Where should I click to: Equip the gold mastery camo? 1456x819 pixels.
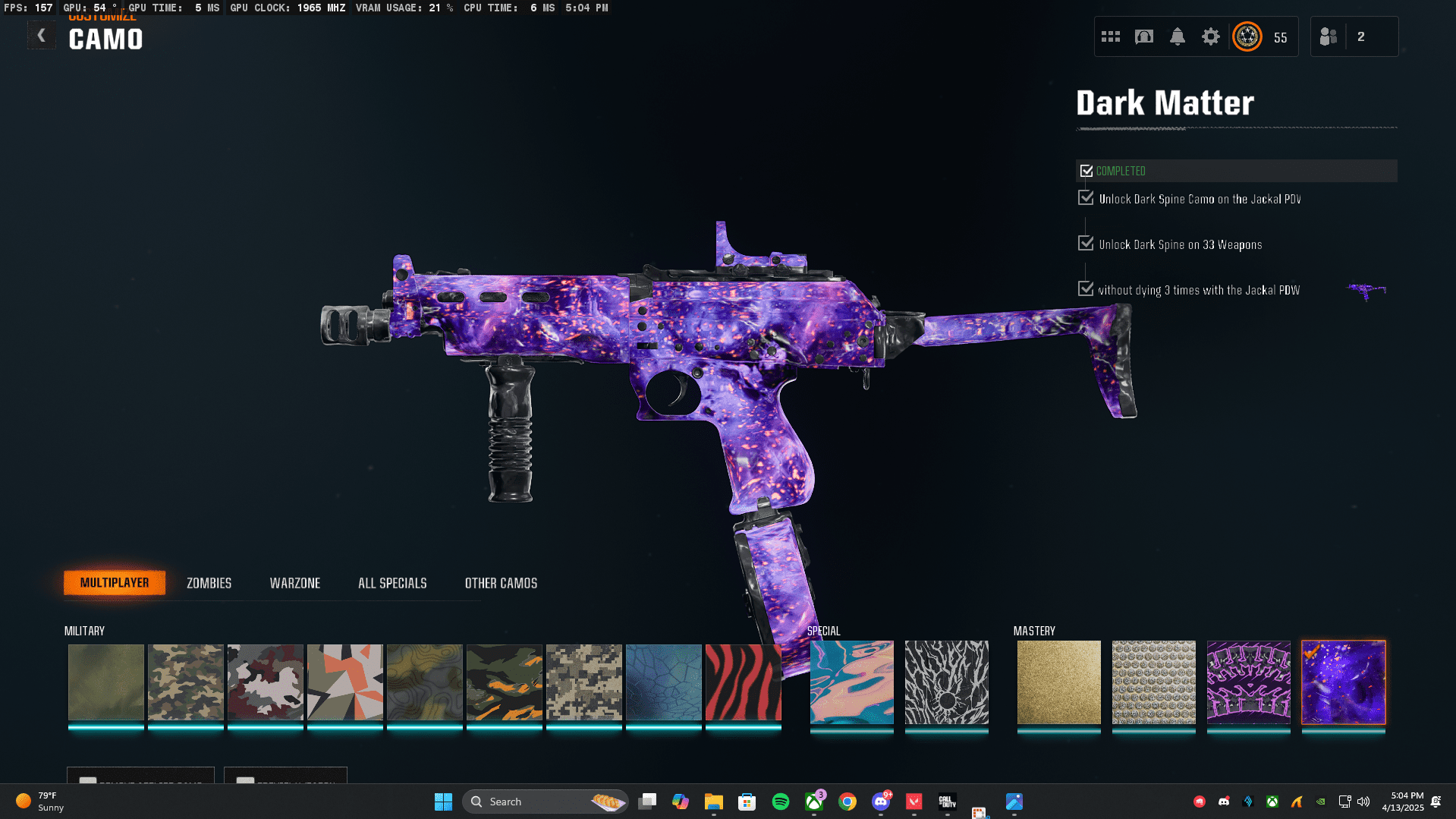click(x=1058, y=682)
